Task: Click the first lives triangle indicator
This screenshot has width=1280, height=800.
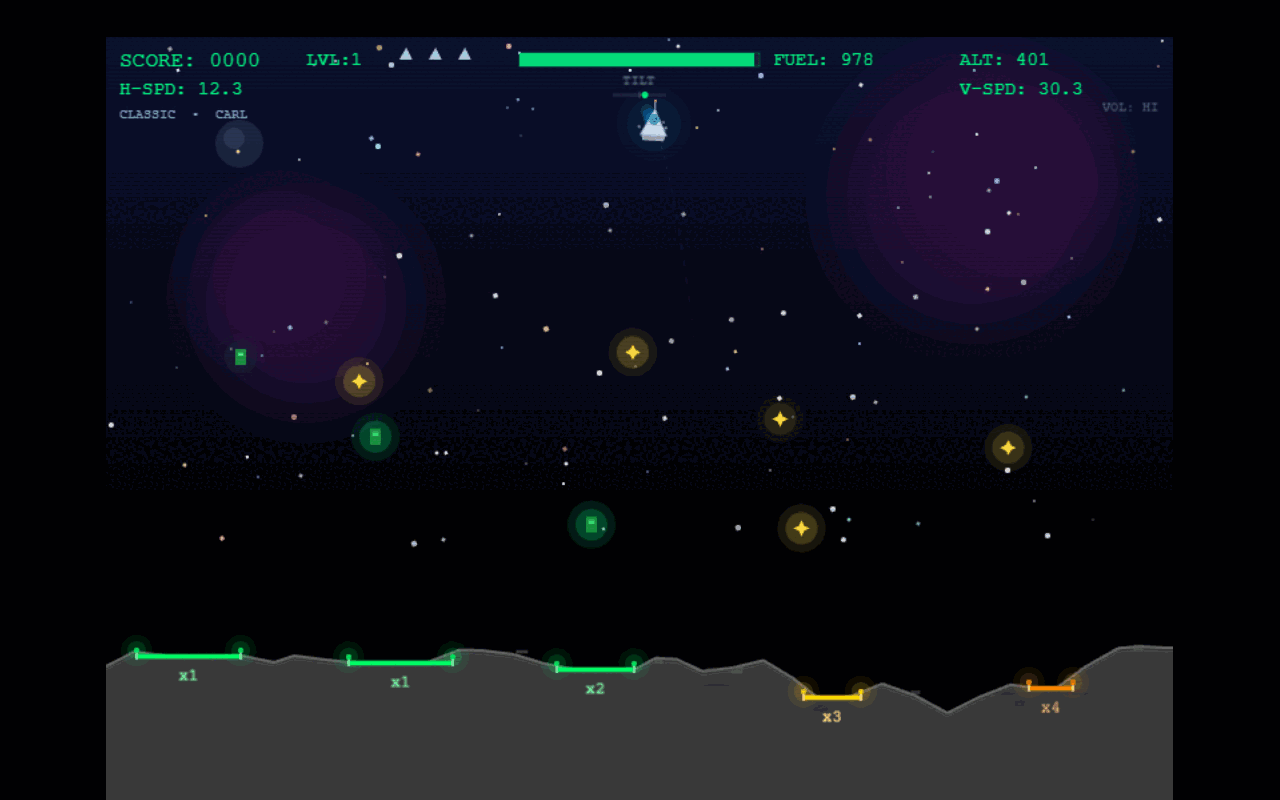Action: (x=406, y=55)
